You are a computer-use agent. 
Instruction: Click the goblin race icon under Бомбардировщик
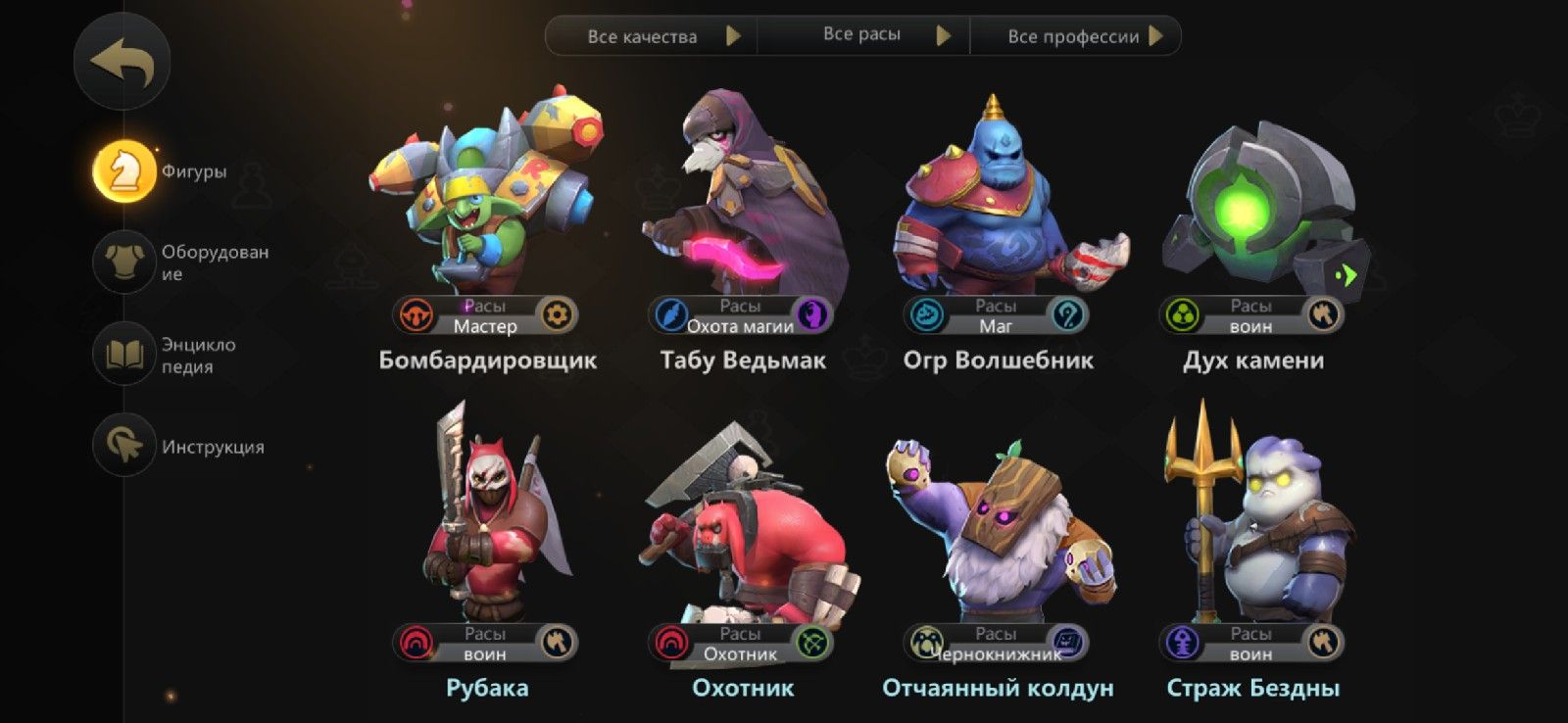pyautogui.click(x=416, y=313)
